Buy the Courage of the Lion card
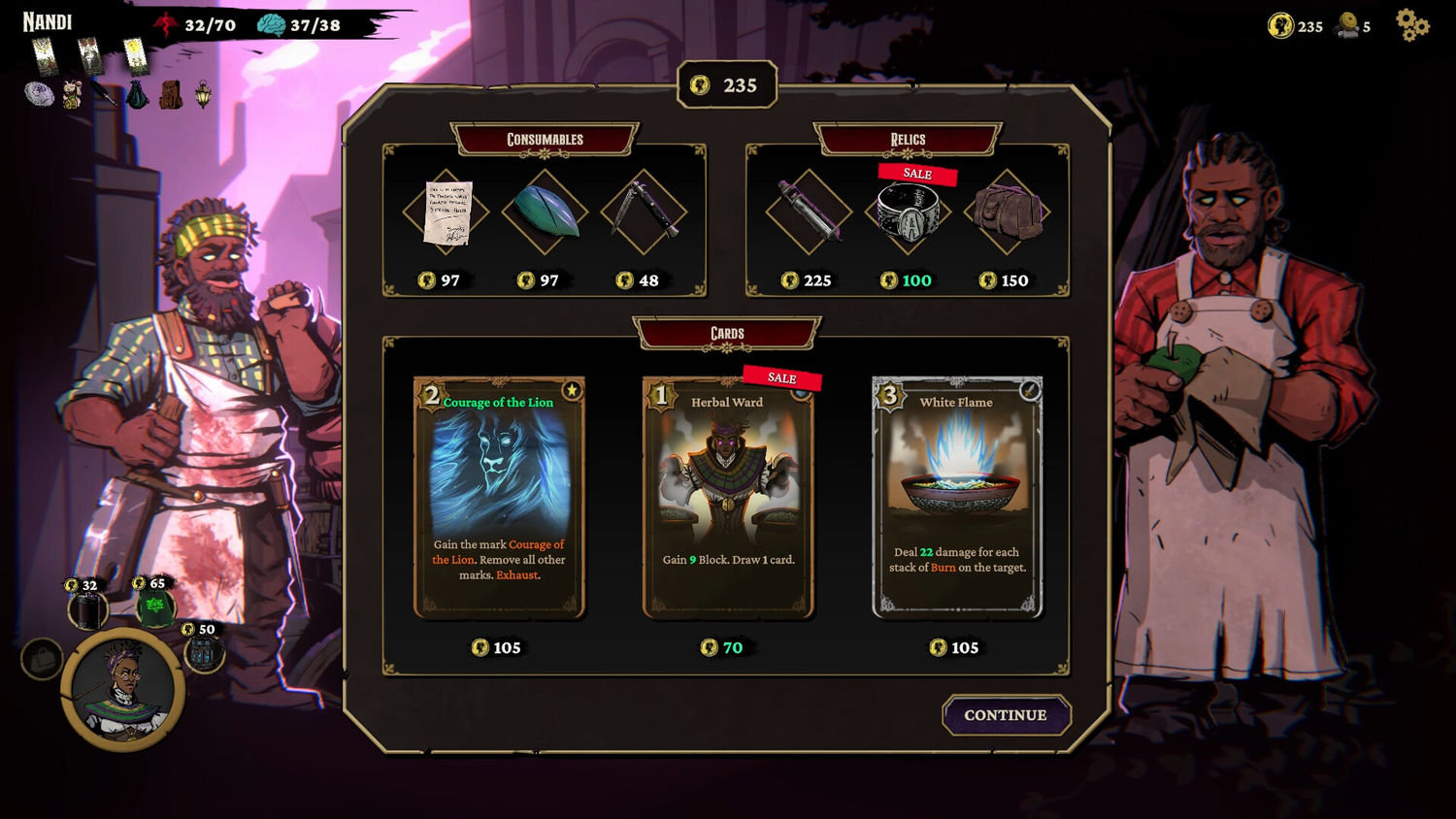Image resolution: width=1456 pixels, height=819 pixels. click(x=499, y=497)
